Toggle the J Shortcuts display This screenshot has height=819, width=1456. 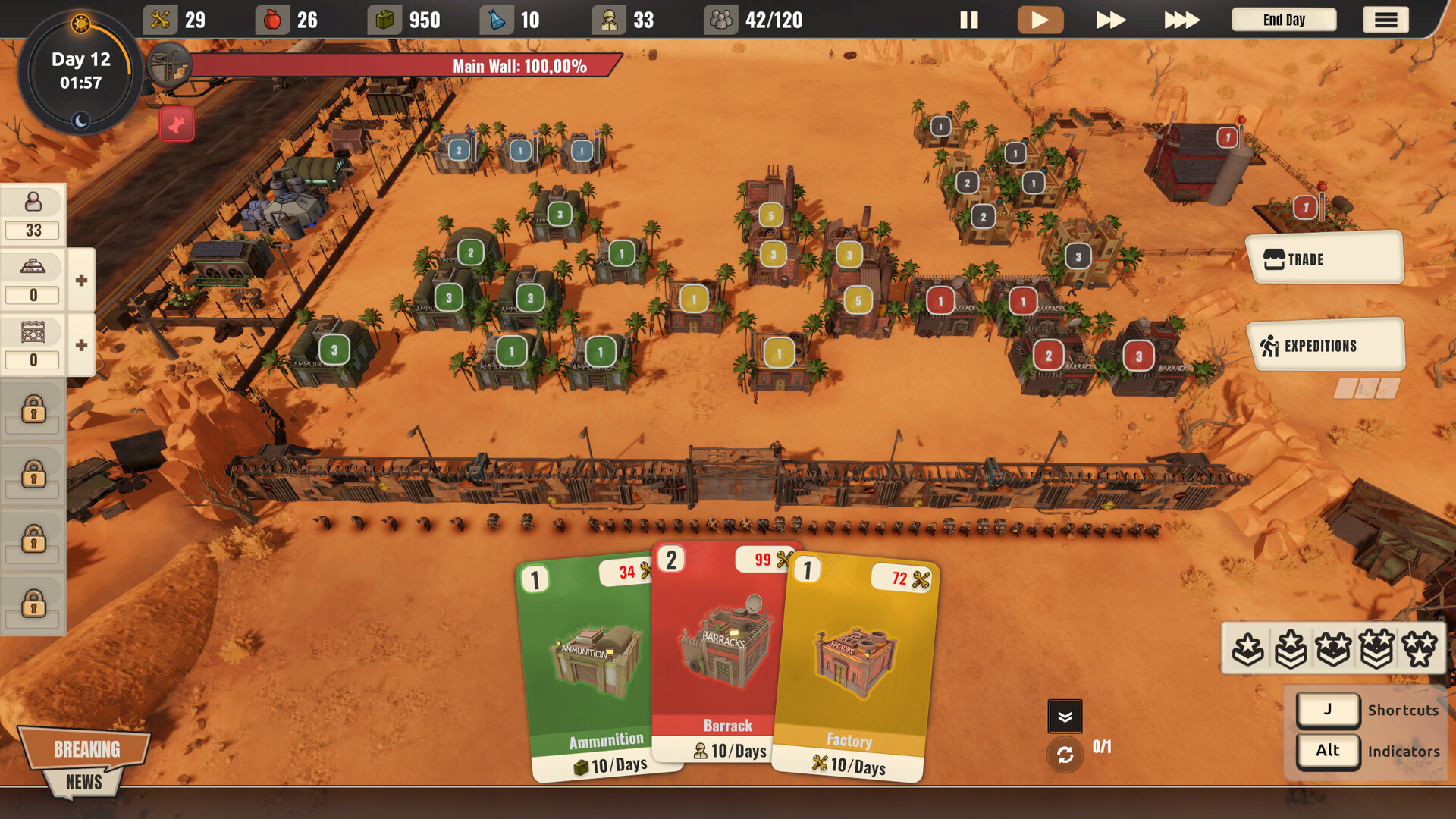tap(1328, 710)
